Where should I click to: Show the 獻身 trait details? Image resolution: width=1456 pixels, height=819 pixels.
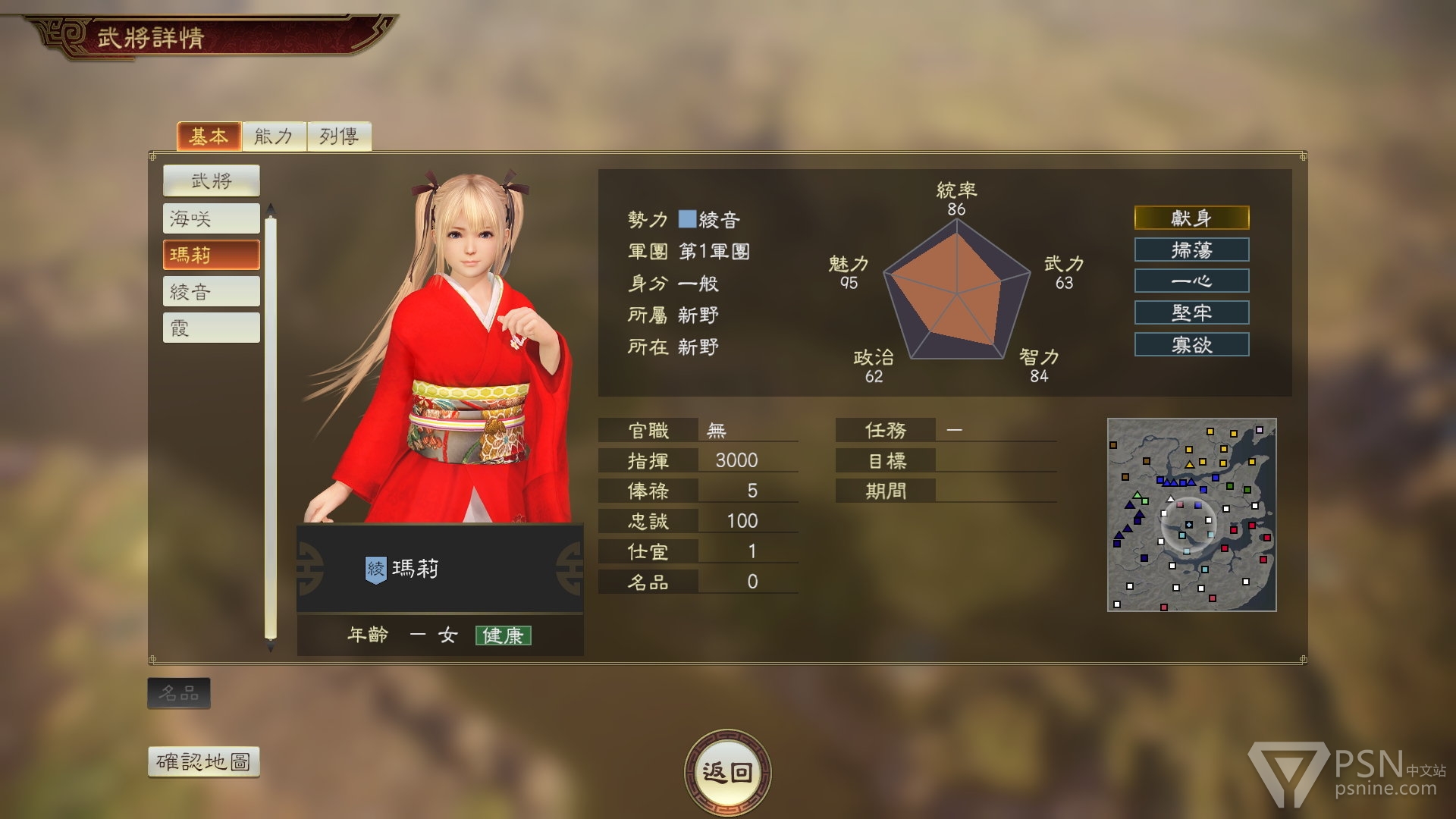coord(1191,218)
